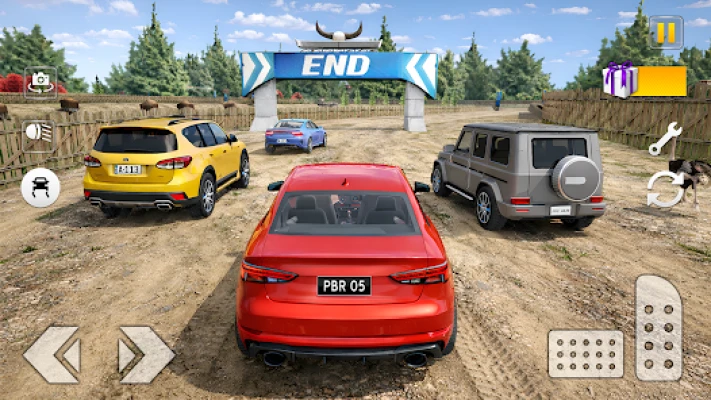
Task: Pause the game
Action: [x=666, y=32]
